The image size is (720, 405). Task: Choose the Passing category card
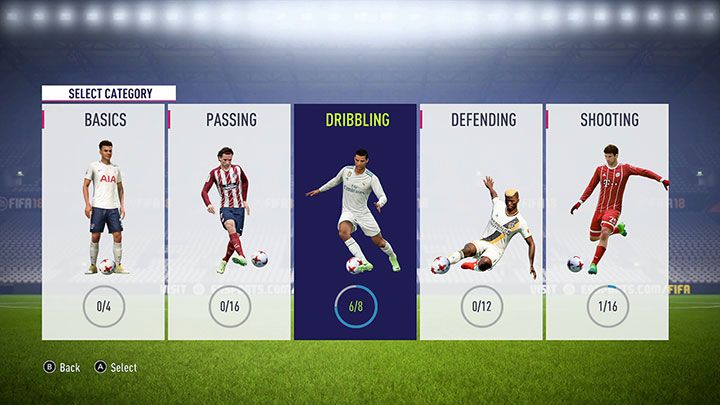[x=230, y=220]
